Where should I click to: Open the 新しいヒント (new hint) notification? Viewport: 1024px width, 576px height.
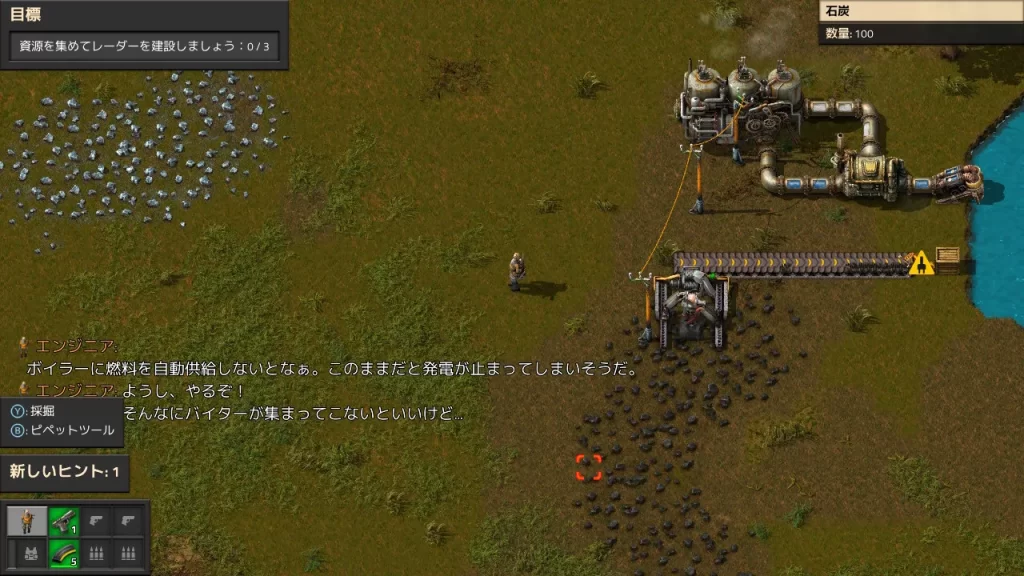pyautogui.click(x=65, y=472)
